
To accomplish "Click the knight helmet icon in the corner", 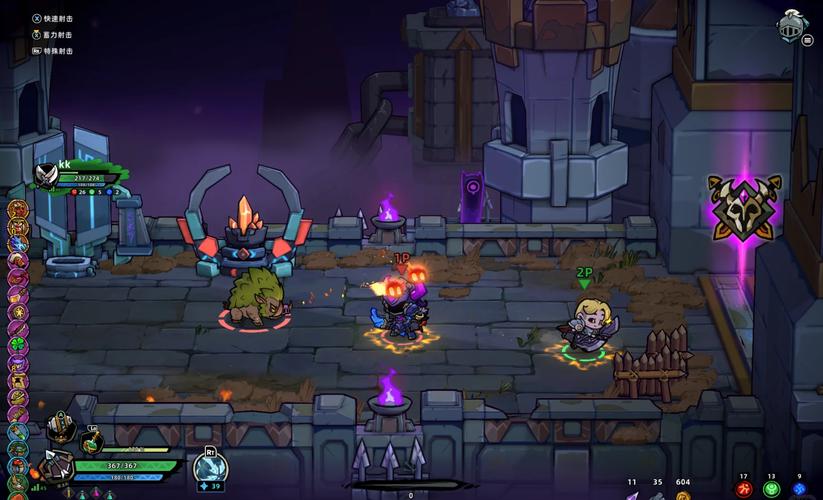I will (791, 24).
